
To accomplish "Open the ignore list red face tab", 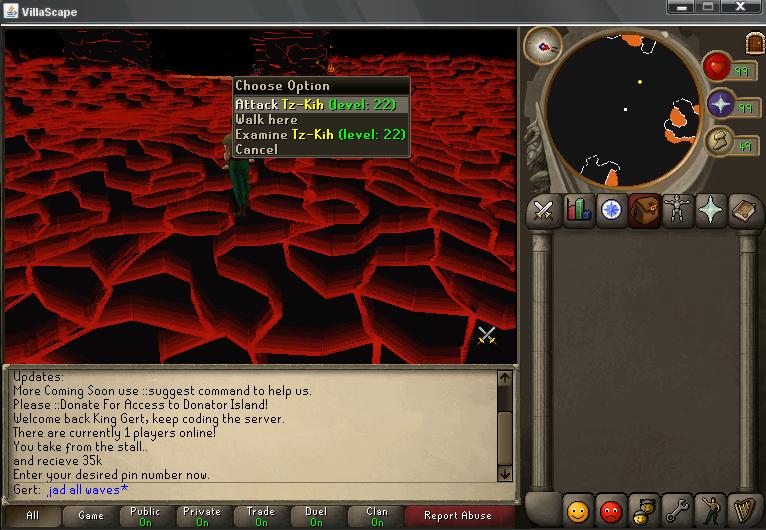I will pyautogui.click(x=610, y=511).
